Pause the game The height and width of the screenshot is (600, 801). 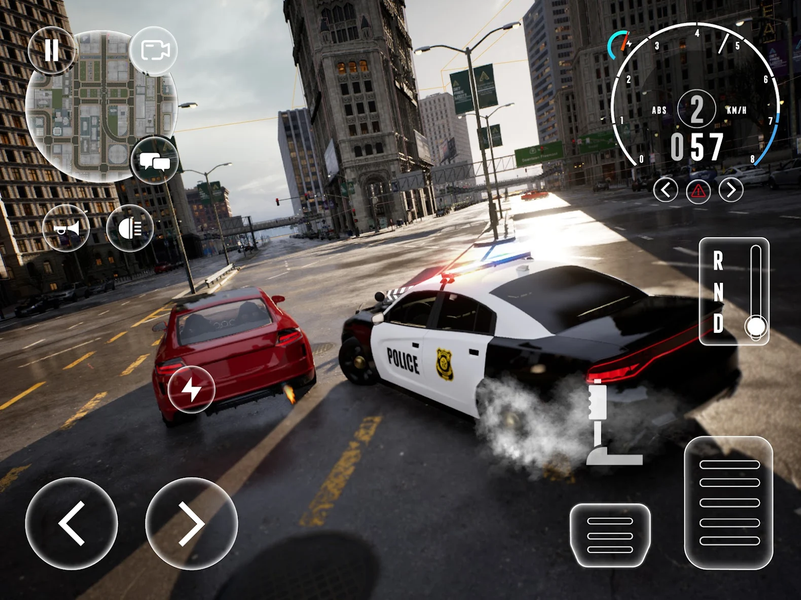51,51
